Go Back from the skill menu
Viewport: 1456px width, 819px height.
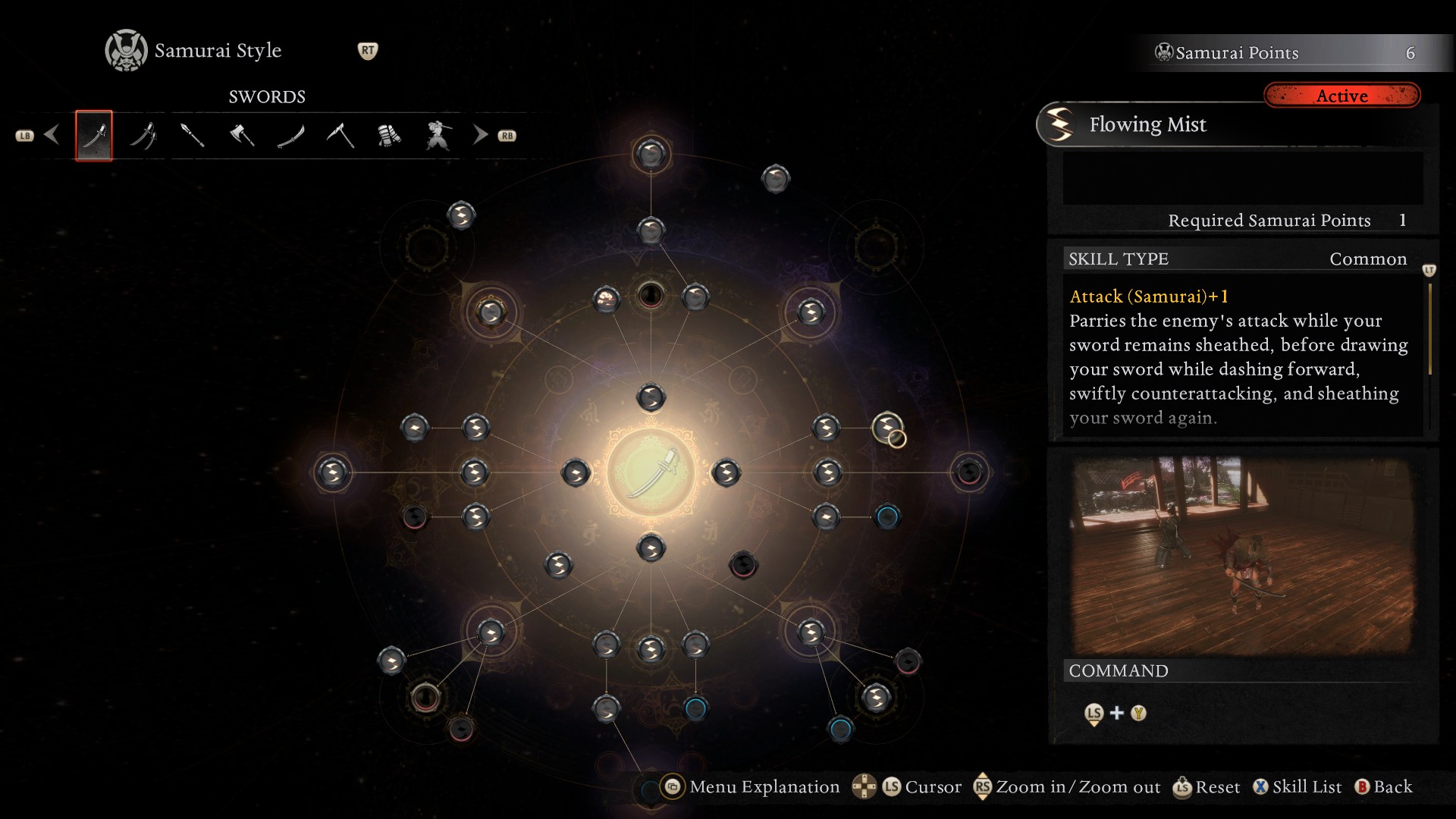point(1385,787)
